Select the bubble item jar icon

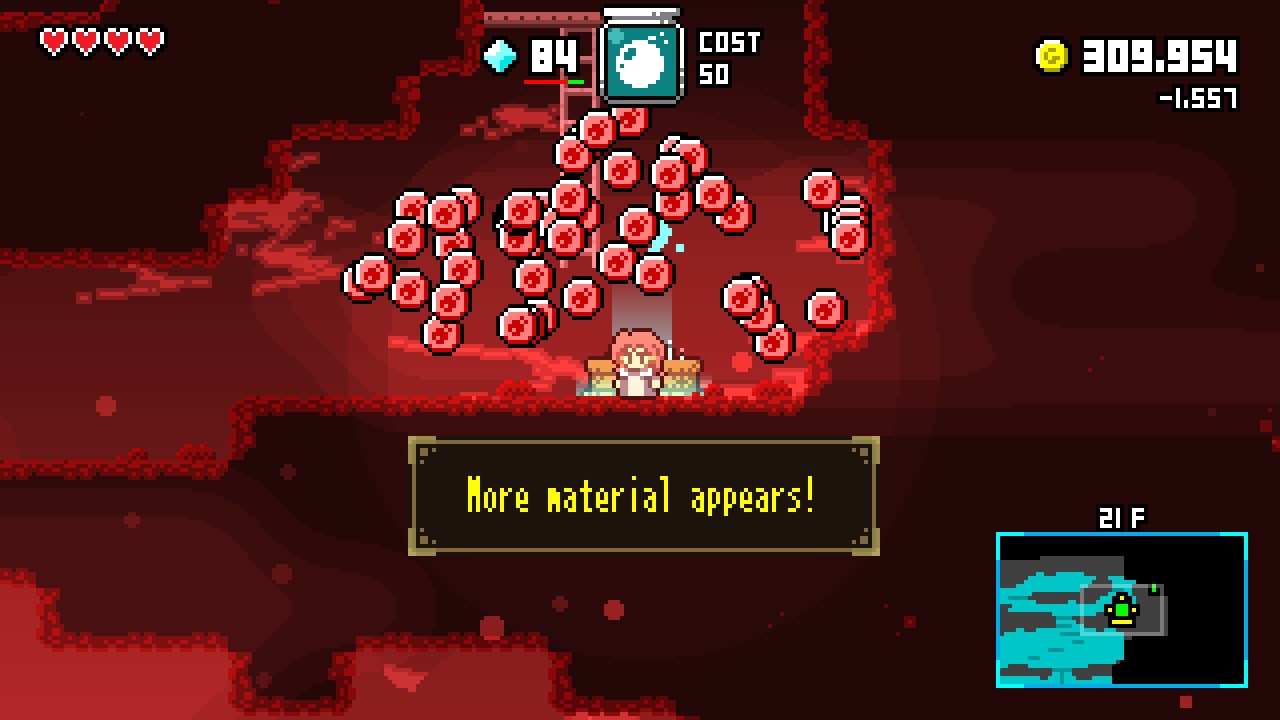[642, 60]
